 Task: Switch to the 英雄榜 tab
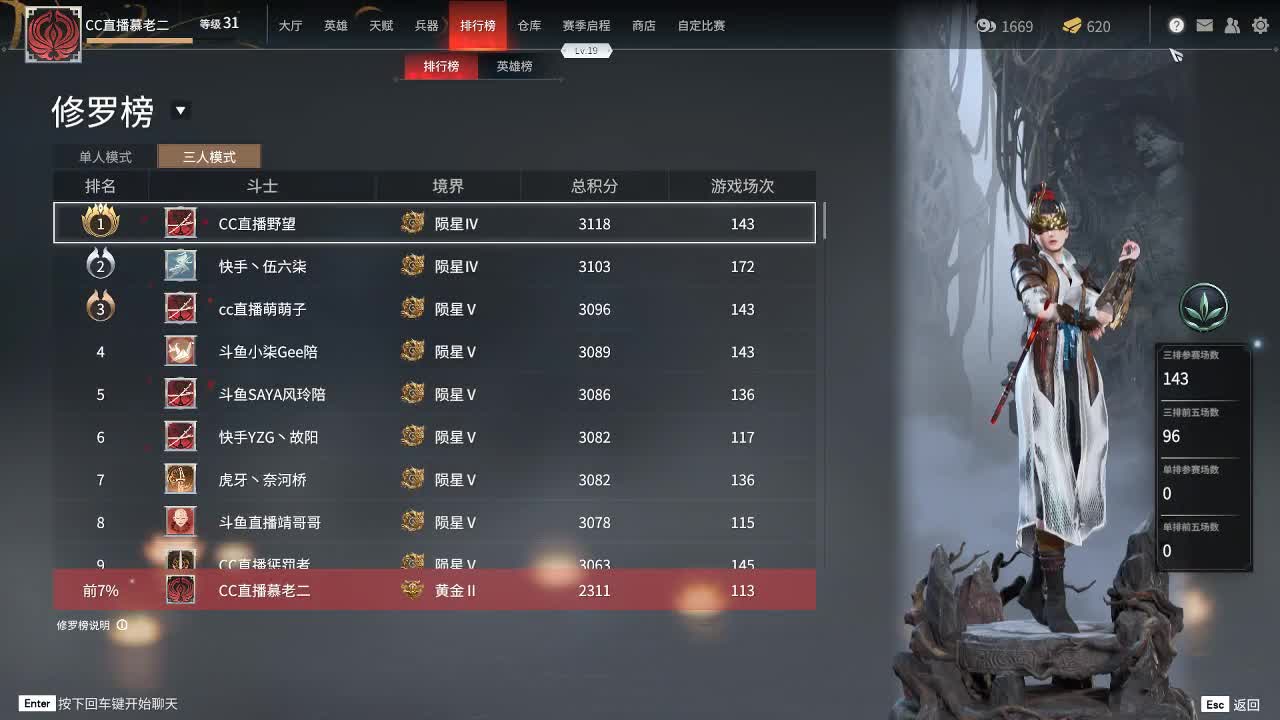click(513, 66)
